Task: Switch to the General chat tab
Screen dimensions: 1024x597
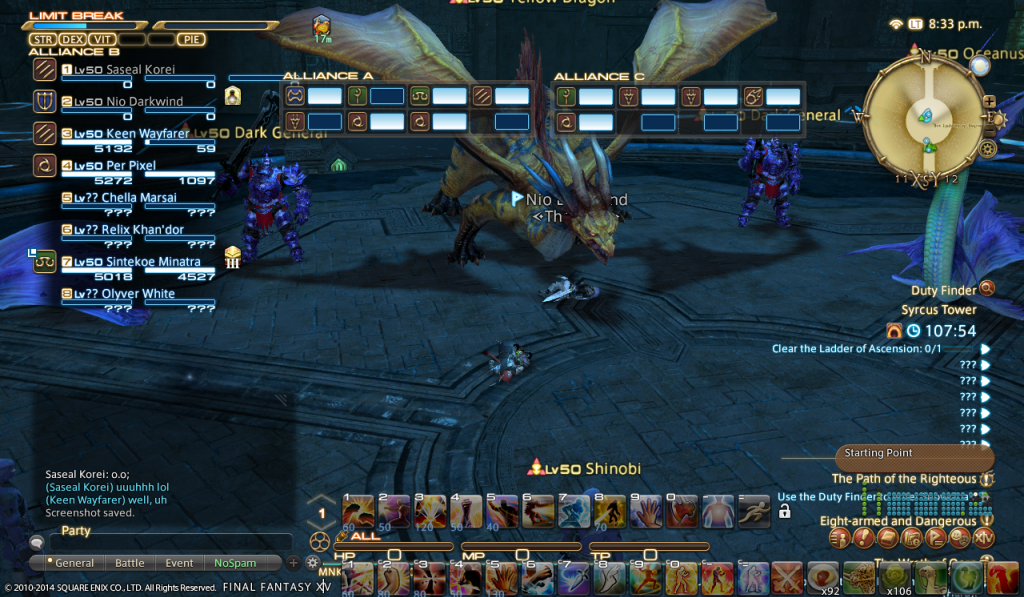Action: tap(74, 563)
